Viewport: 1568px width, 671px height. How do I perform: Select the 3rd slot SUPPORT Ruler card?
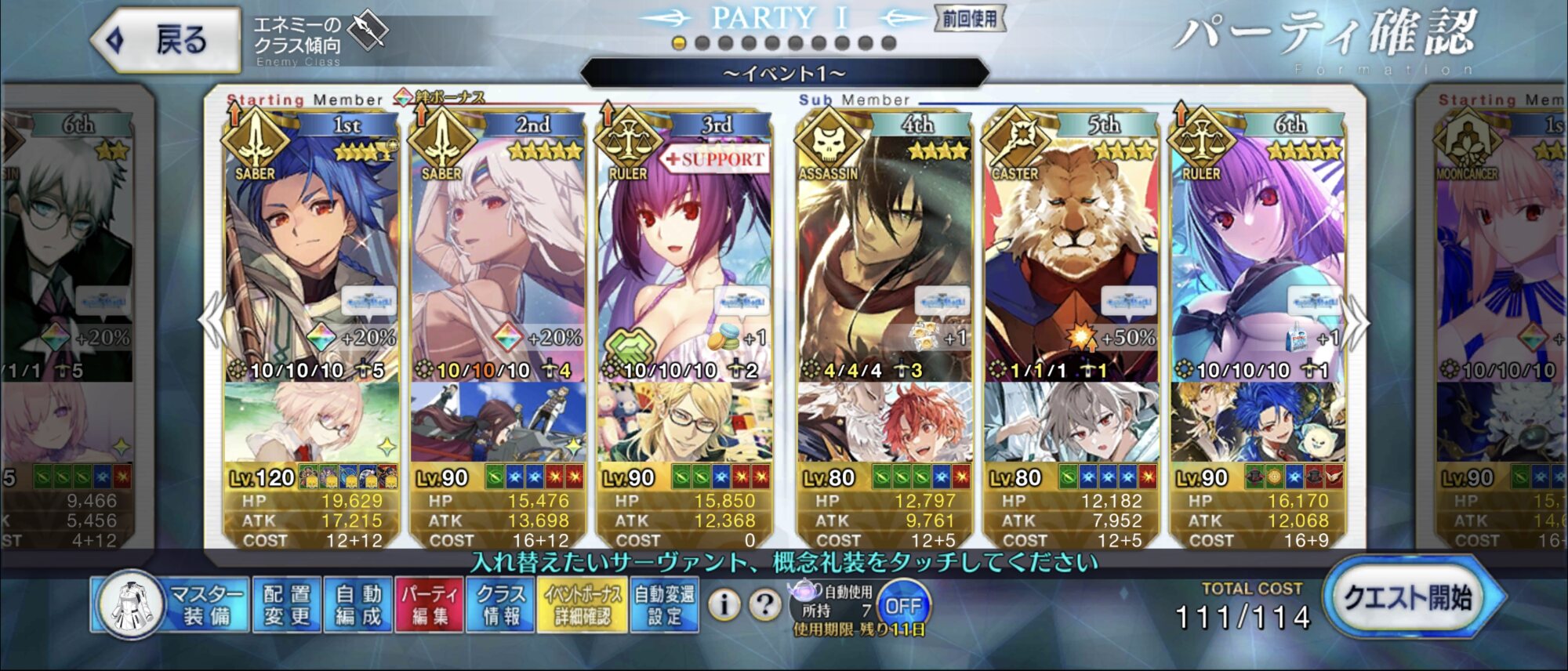684,259
